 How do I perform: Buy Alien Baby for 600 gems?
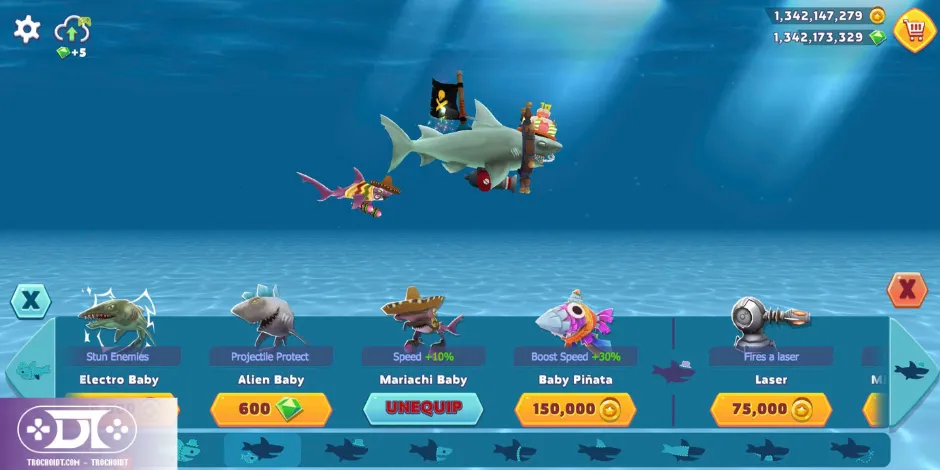click(x=270, y=409)
